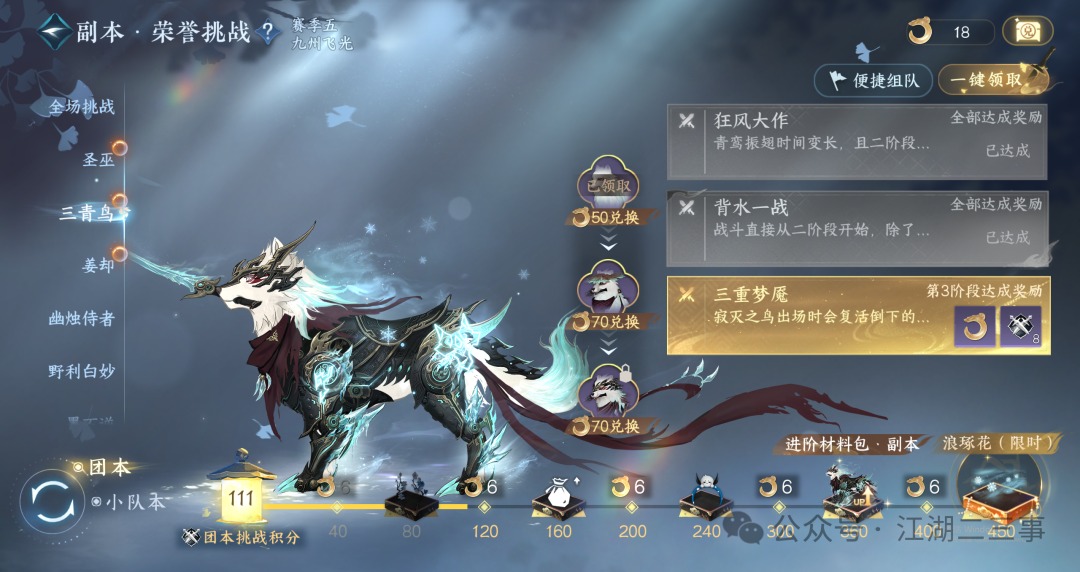Select 全场挑战 in the boss list
The width and height of the screenshot is (1080, 572).
point(82,107)
